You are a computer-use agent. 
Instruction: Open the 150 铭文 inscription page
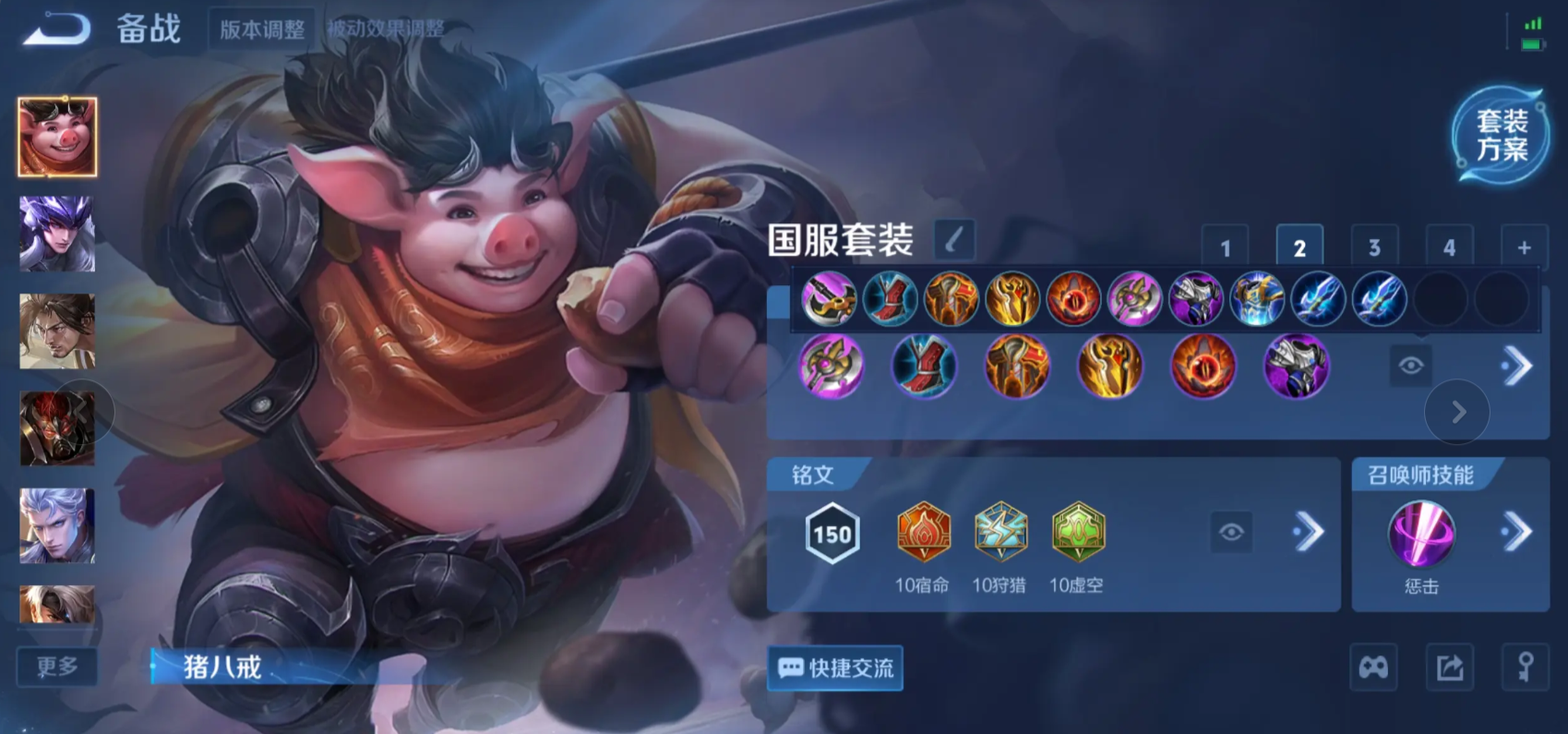(832, 534)
